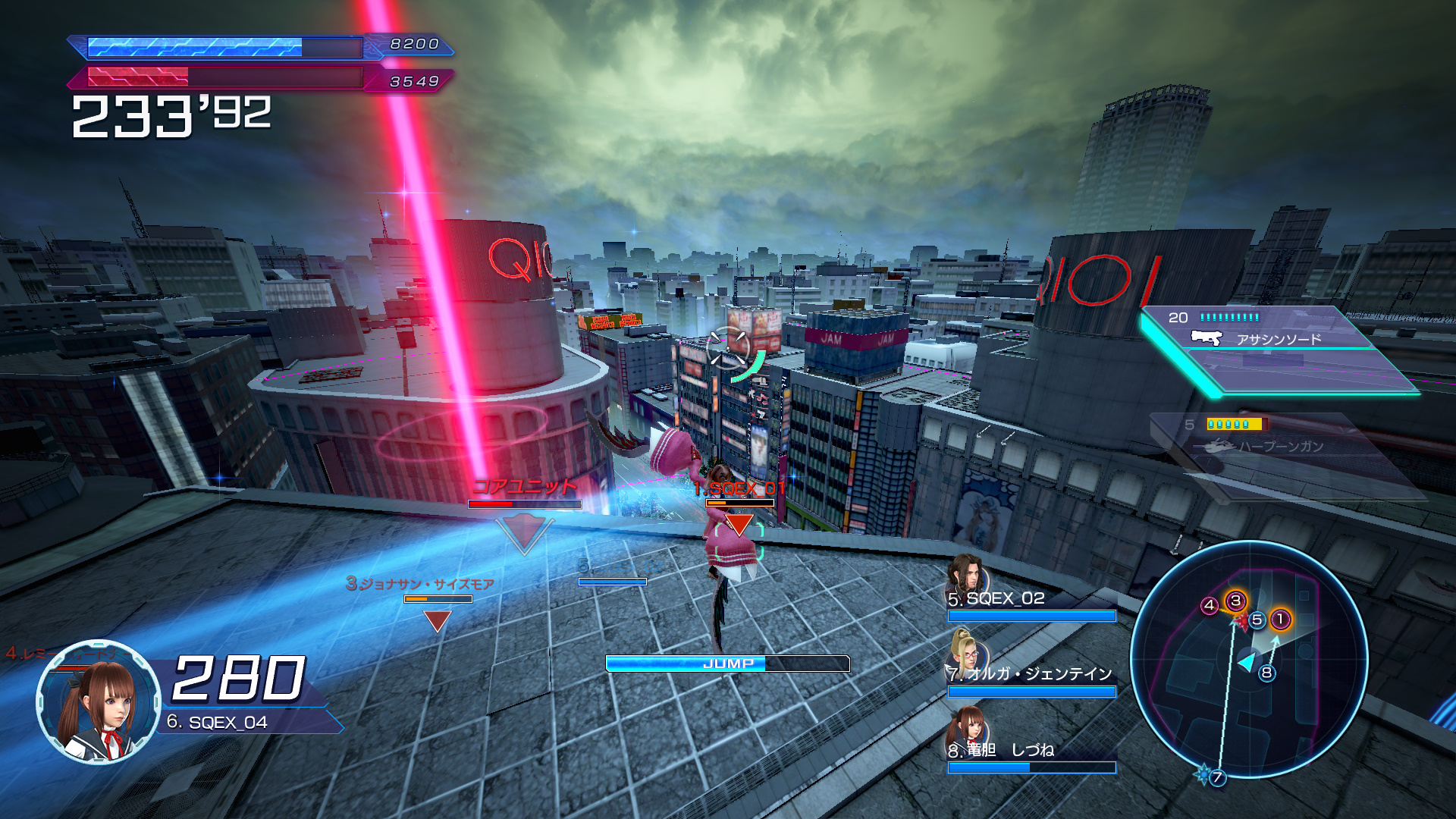Viewport: 1456px width, 819px height.
Task: Click the circular minimap radar
Action: pos(1248,660)
